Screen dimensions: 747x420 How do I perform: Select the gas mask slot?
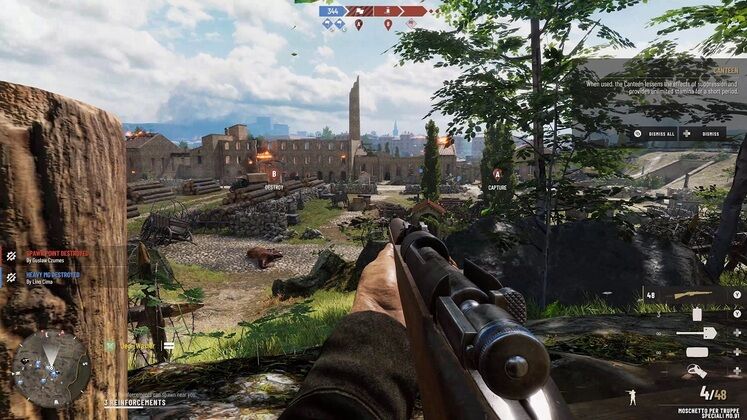click(x=697, y=370)
